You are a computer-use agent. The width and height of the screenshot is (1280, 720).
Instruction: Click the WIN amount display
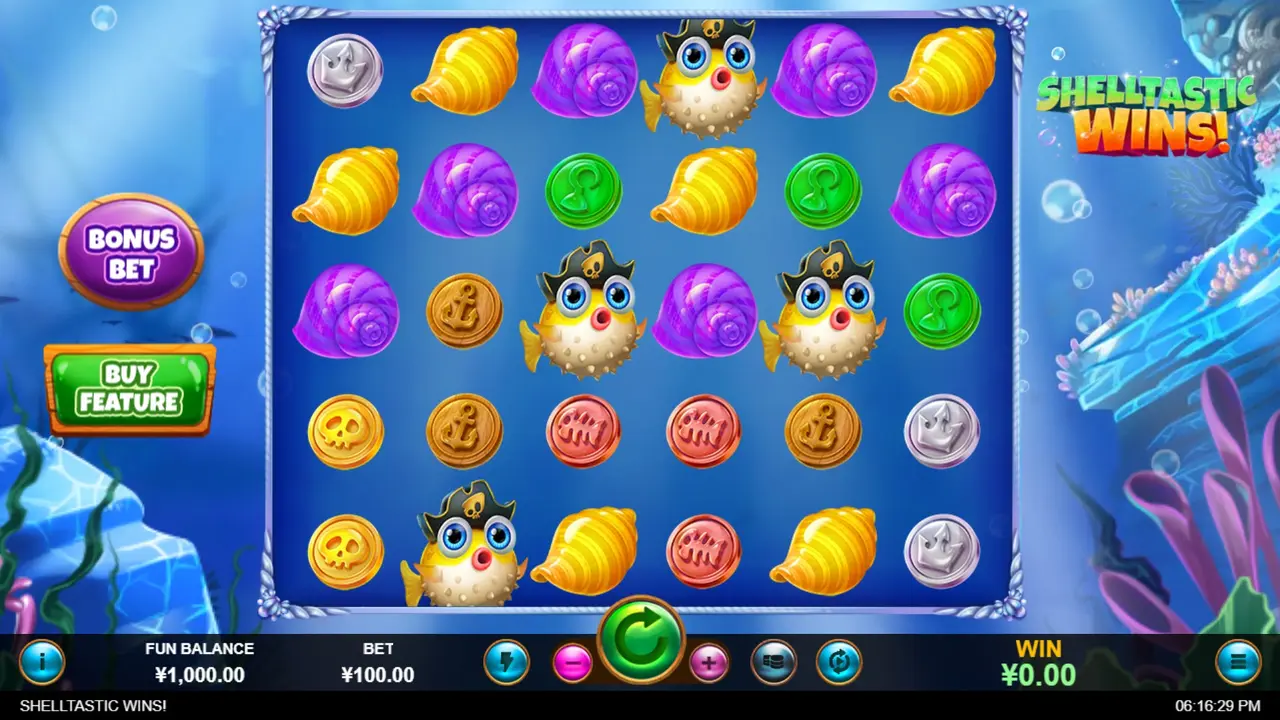(x=1040, y=662)
